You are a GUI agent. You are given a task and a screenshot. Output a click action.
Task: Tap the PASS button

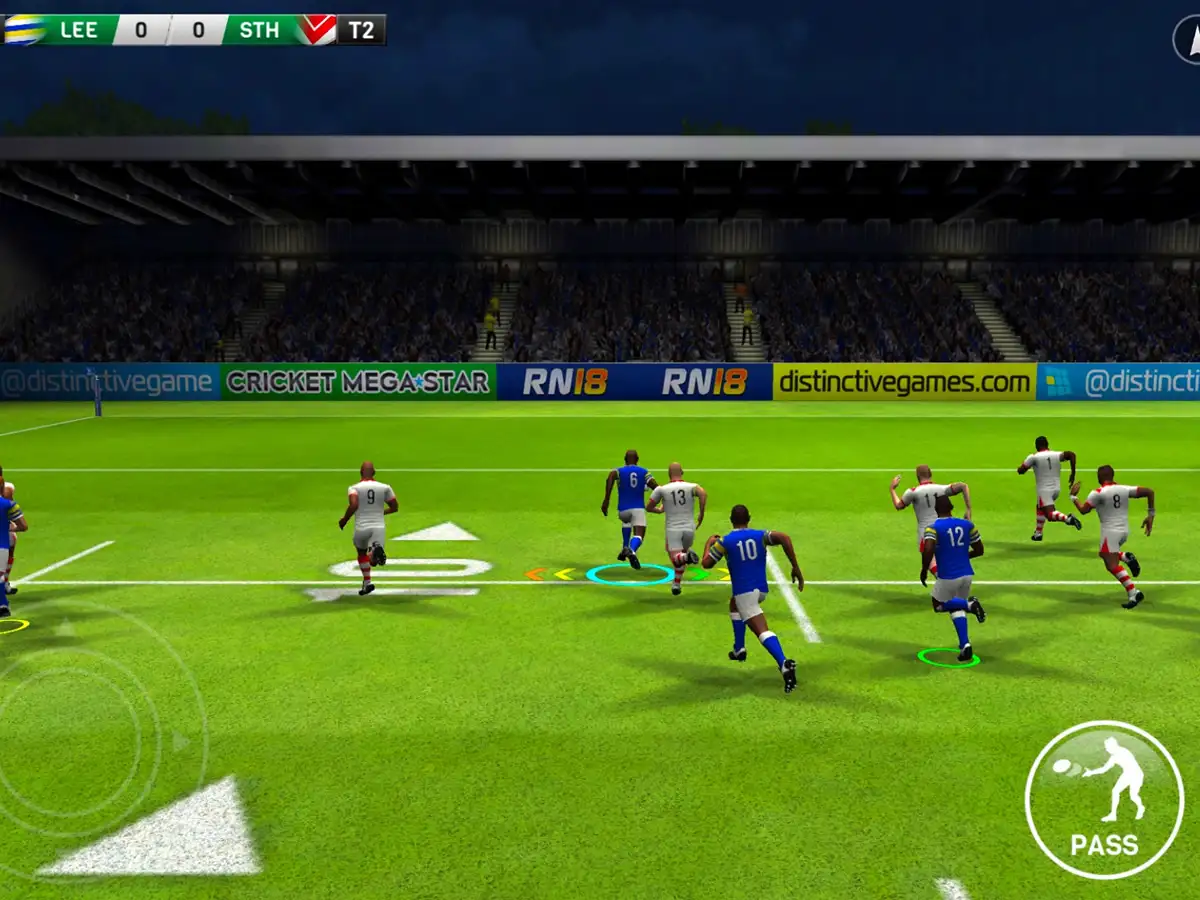point(1104,799)
